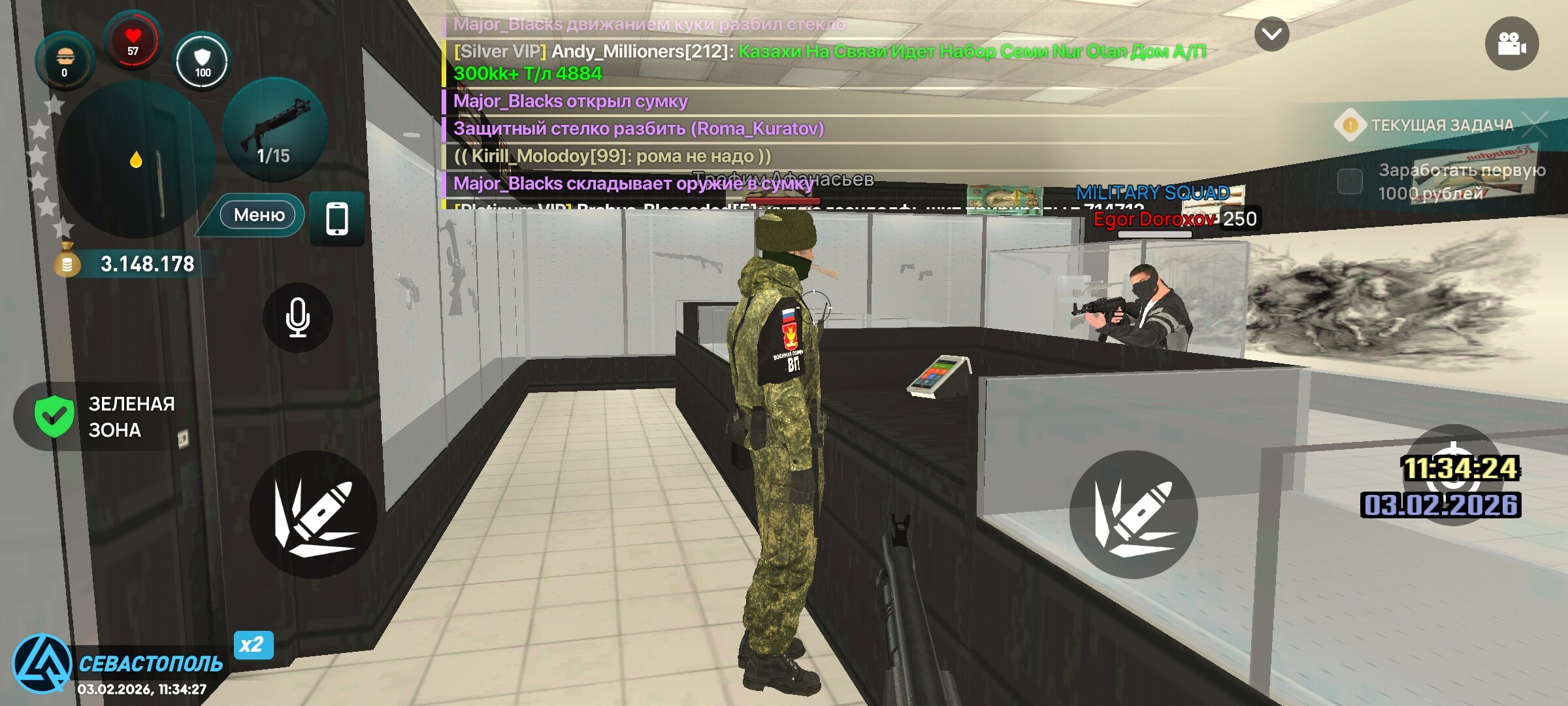Click the health gauge showing 57

pos(133,41)
